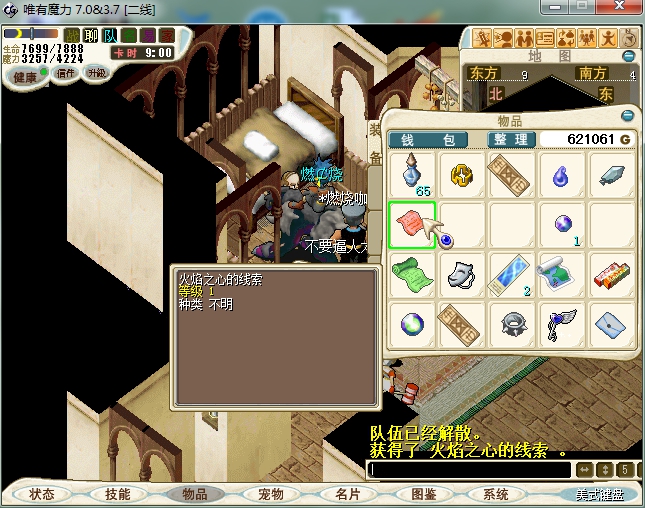Select the blue potion flask with 65 count

(x=410, y=174)
